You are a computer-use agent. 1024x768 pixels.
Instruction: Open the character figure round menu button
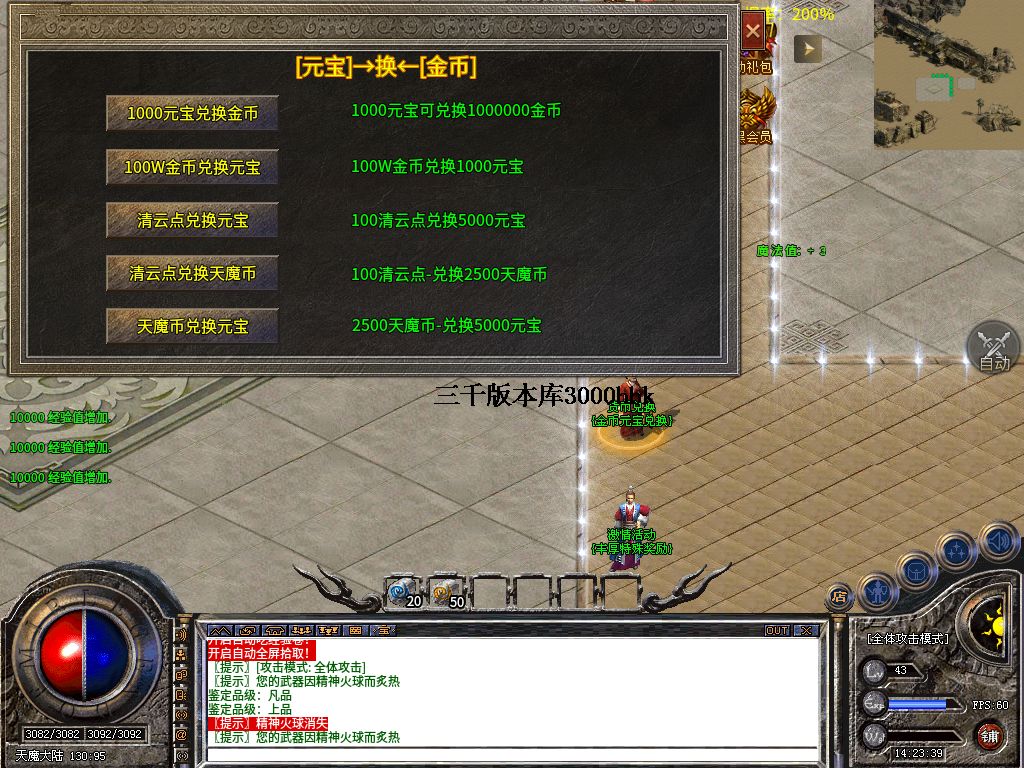(x=878, y=590)
